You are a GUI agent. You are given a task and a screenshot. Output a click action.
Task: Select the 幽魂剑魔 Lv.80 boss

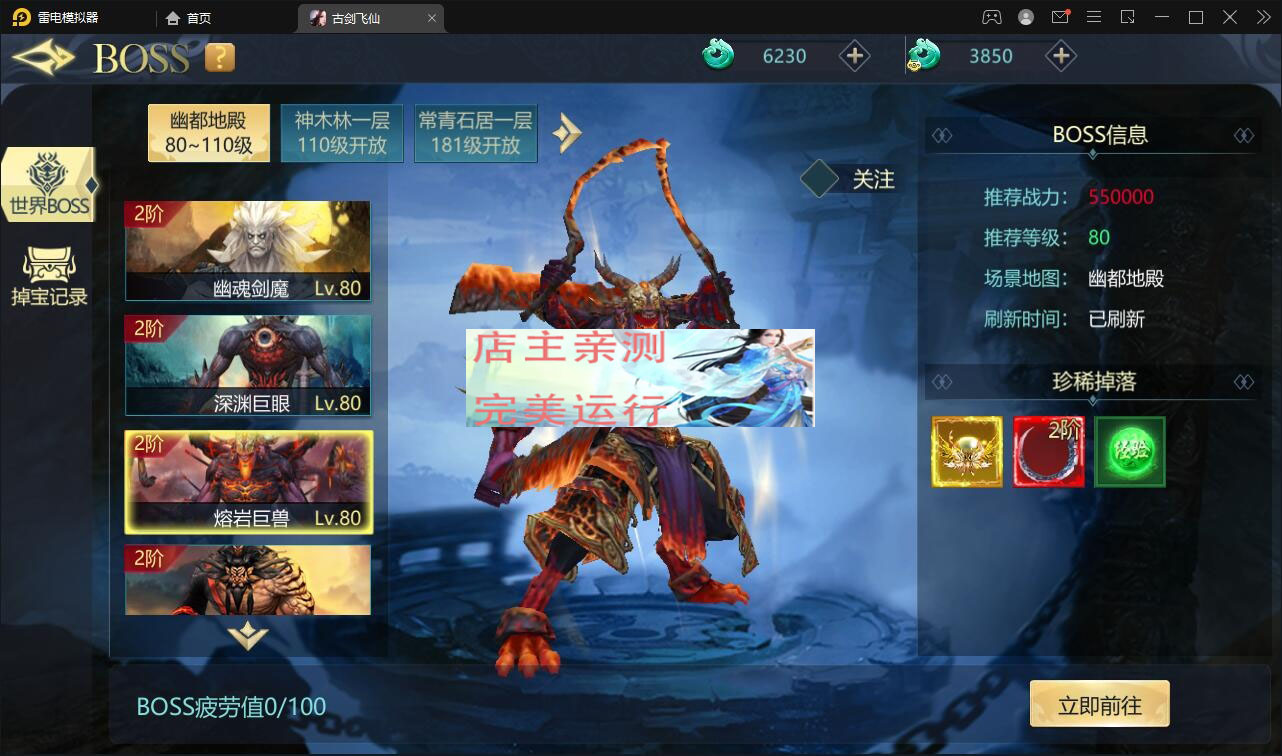[248, 251]
